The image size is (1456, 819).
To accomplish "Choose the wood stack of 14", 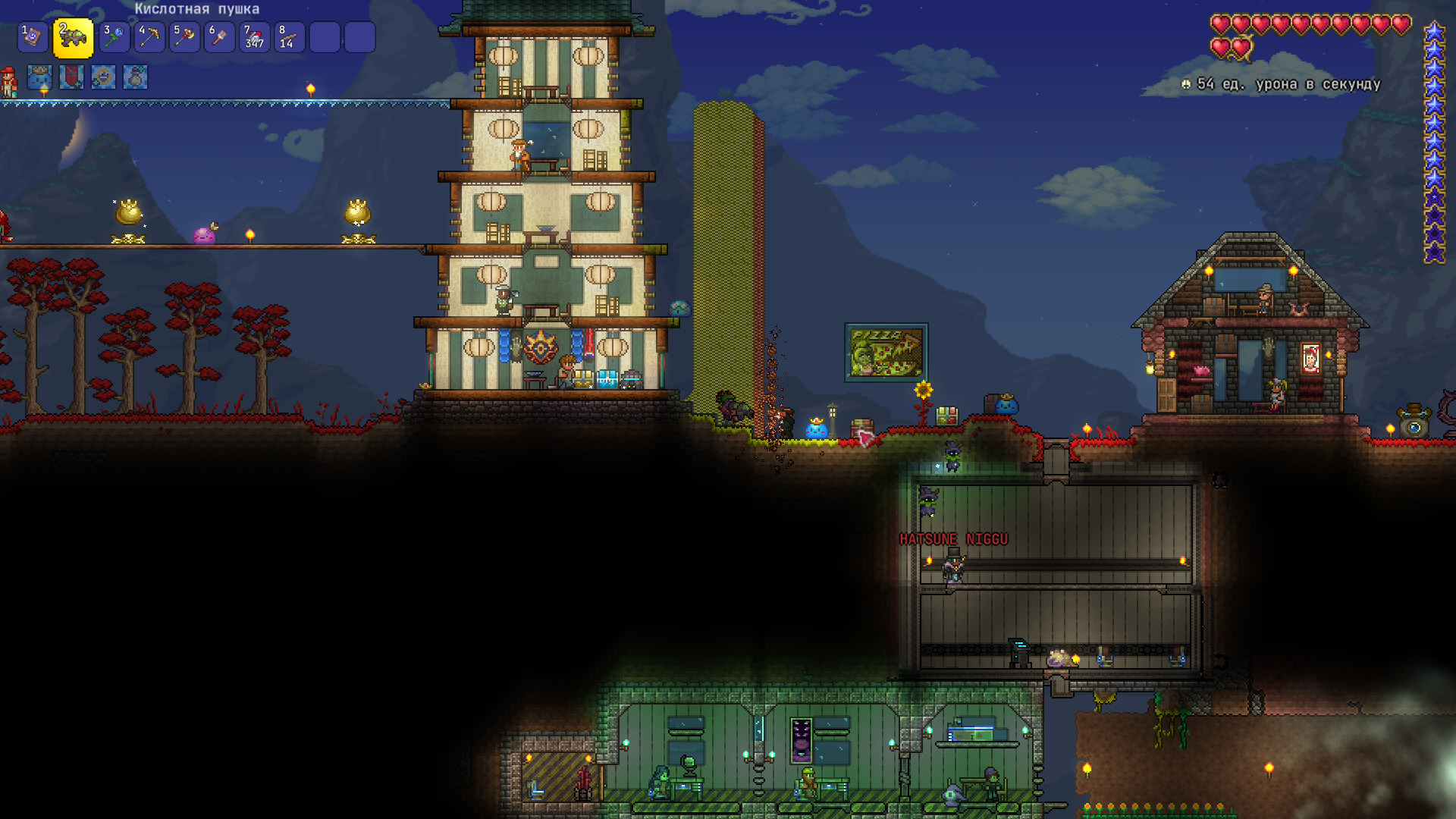I will [x=289, y=37].
